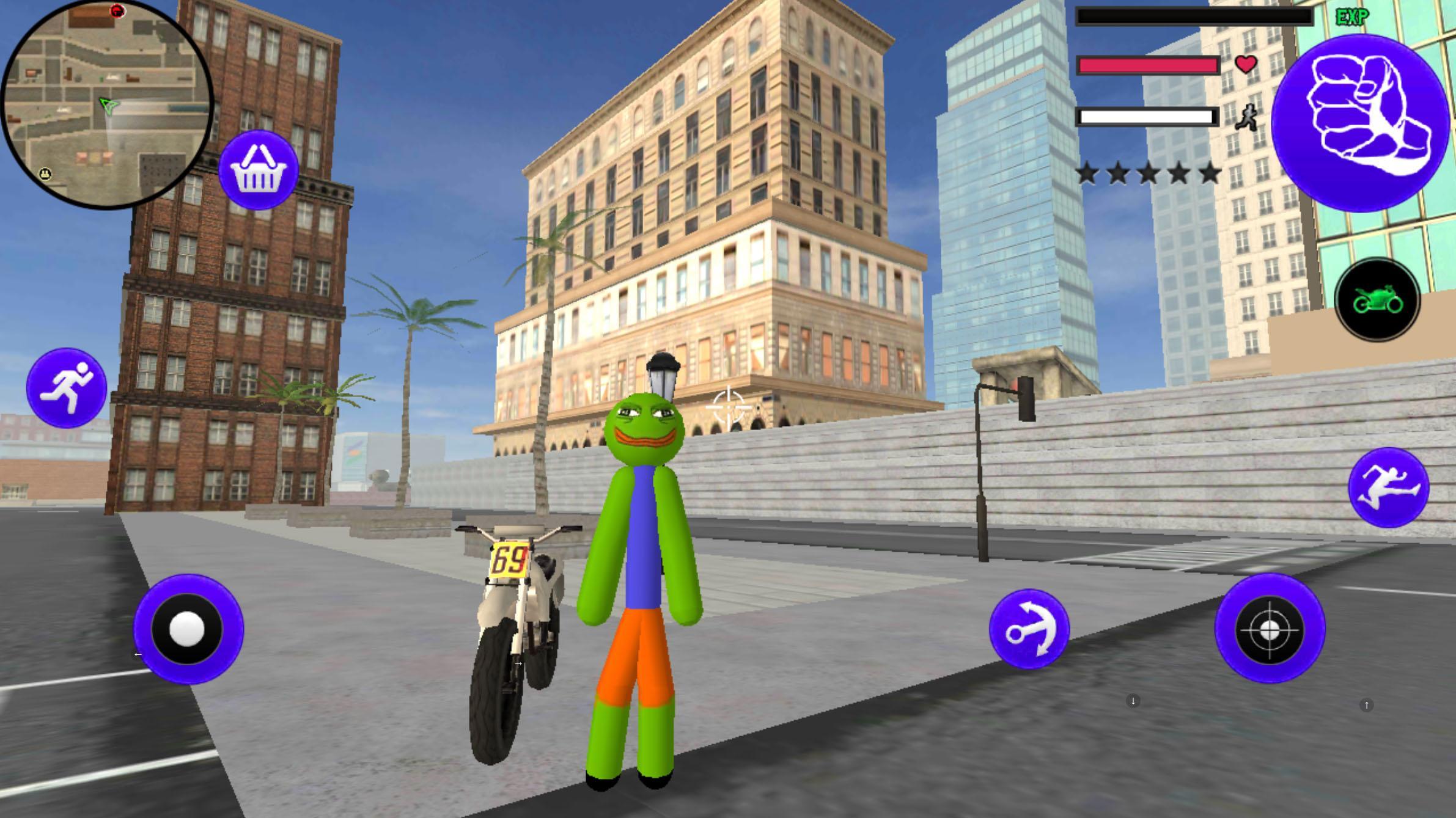
Task: Open the shop basket button
Action: [x=258, y=170]
